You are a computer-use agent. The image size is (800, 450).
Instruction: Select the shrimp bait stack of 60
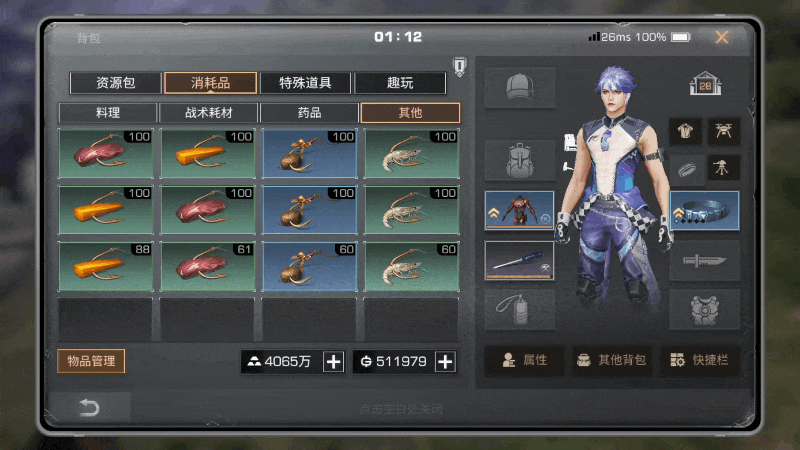(411, 266)
